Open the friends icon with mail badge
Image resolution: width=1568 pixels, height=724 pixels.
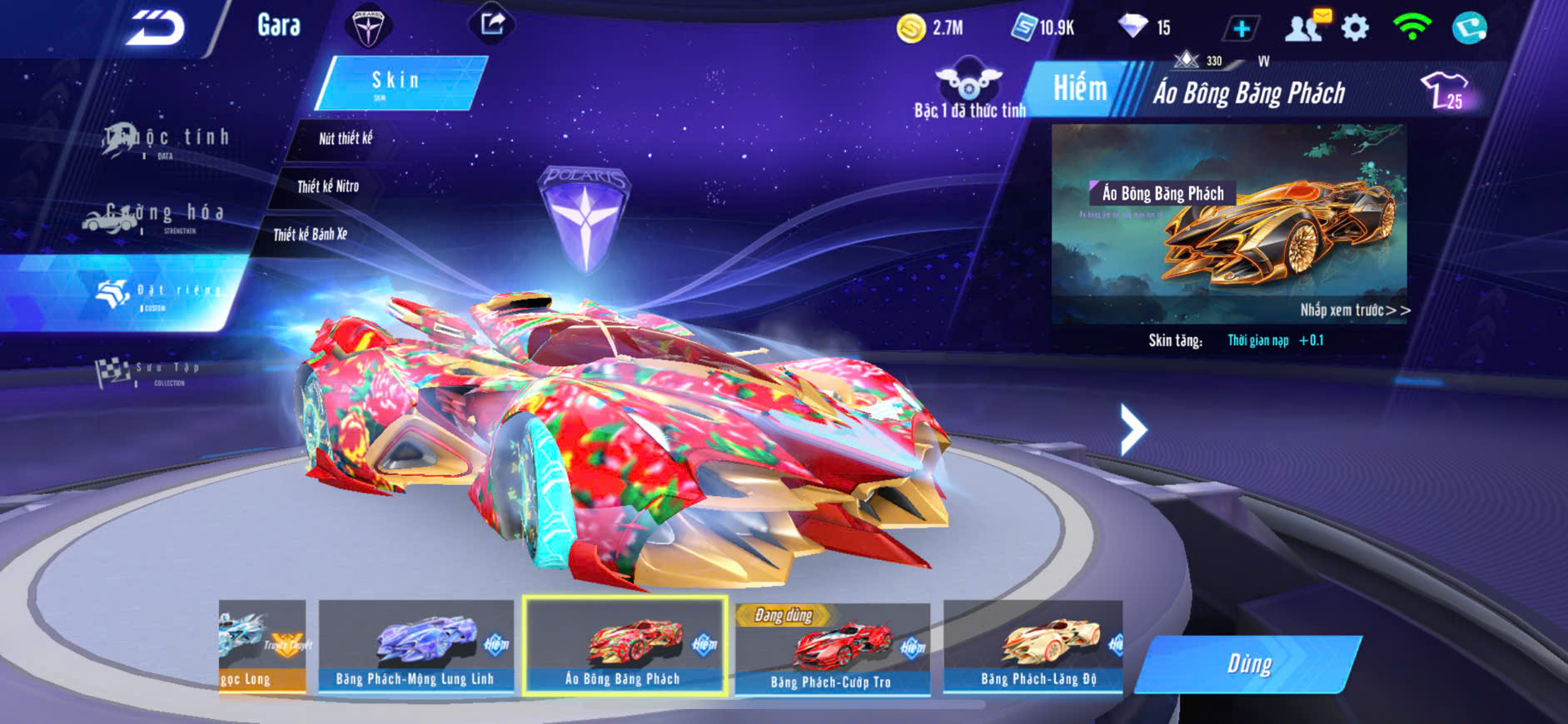click(1307, 27)
